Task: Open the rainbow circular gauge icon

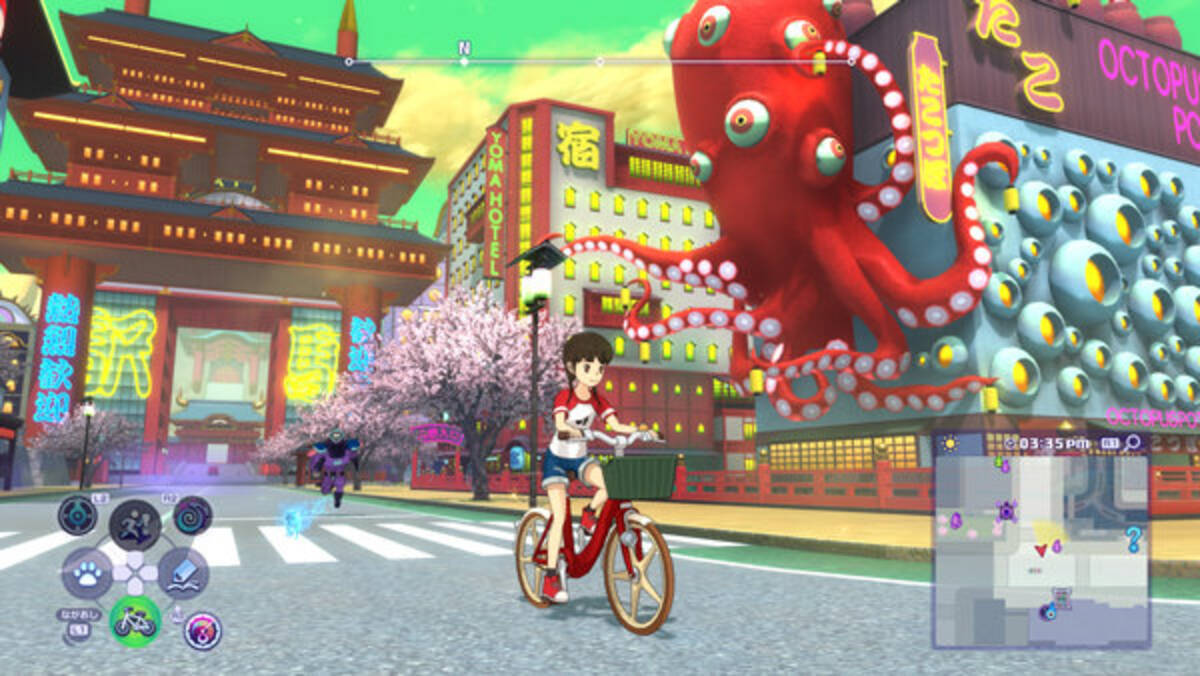Action: tap(203, 631)
